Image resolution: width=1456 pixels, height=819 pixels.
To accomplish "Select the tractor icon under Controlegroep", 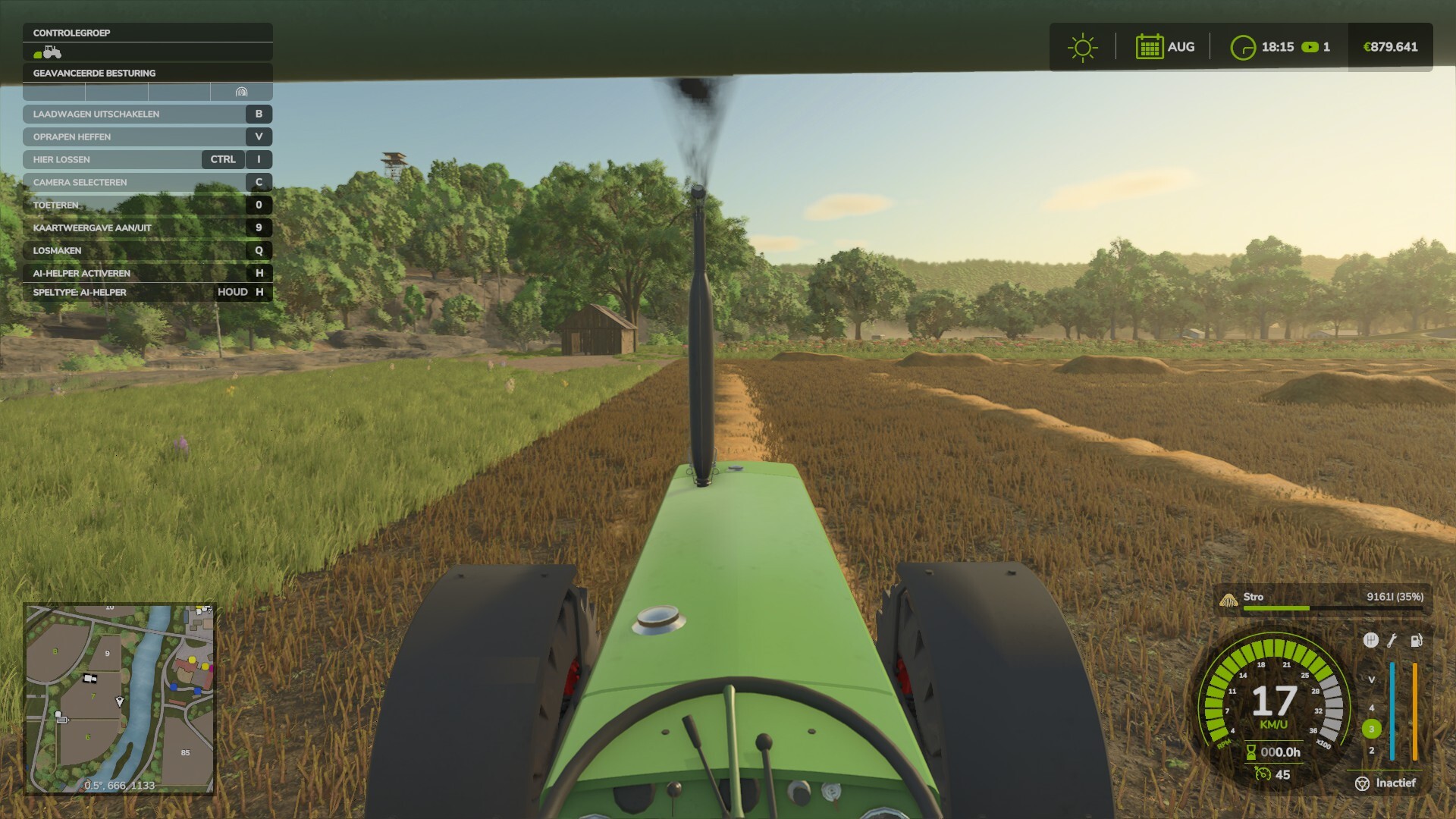I will (48, 52).
